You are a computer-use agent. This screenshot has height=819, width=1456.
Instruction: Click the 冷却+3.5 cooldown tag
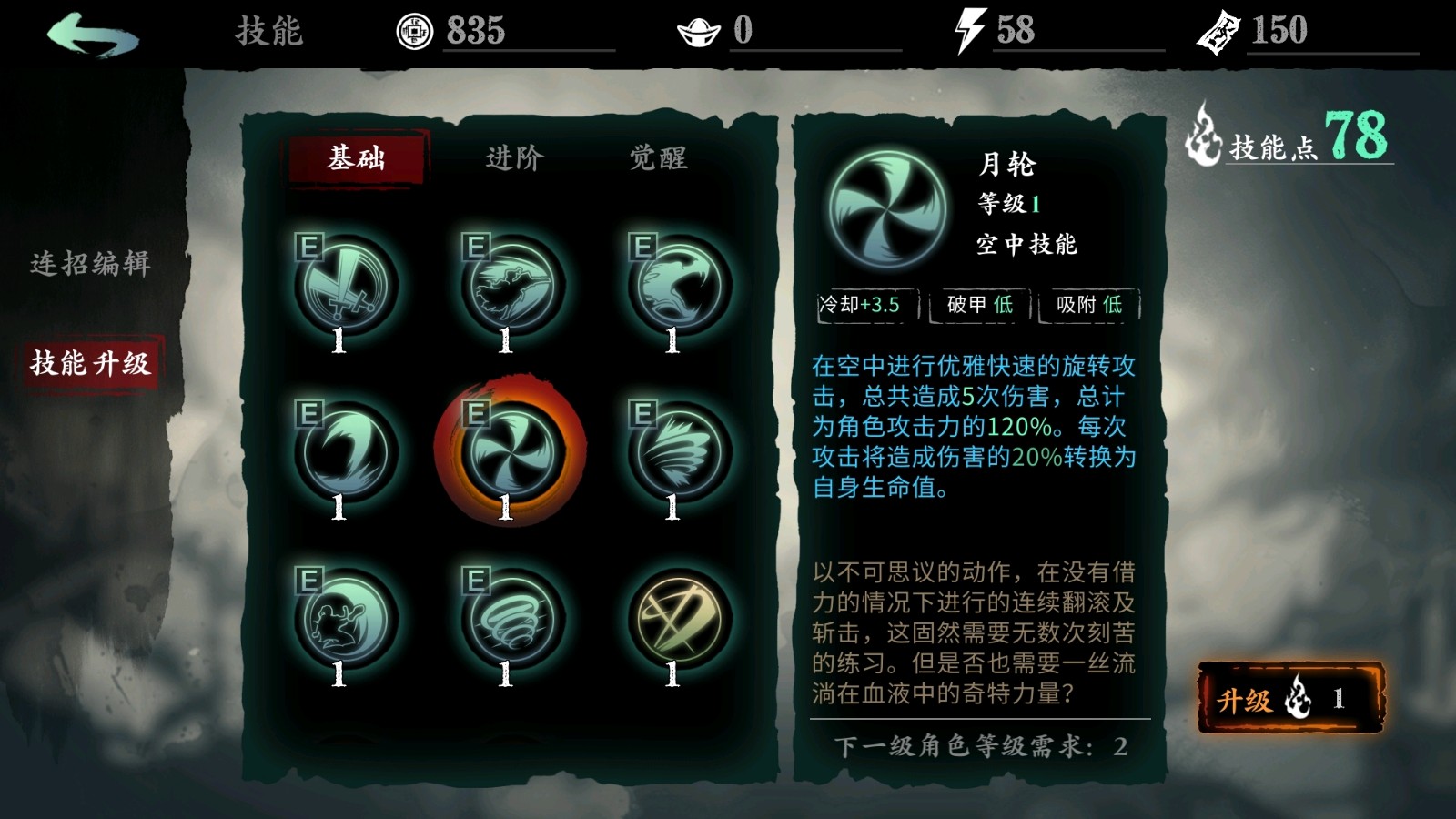(861, 308)
